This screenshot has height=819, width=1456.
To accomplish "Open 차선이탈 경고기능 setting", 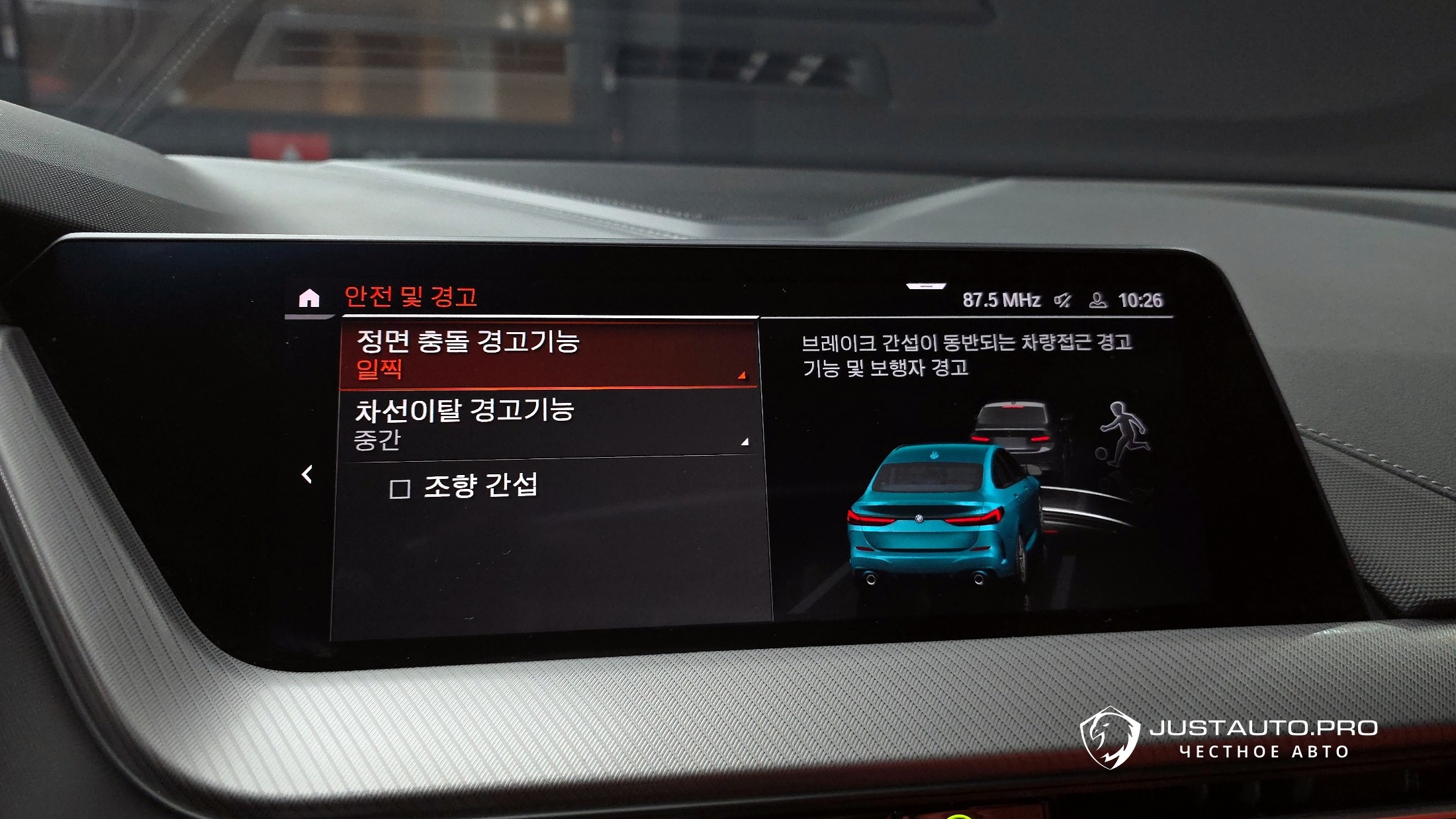I will click(x=549, y=423).
